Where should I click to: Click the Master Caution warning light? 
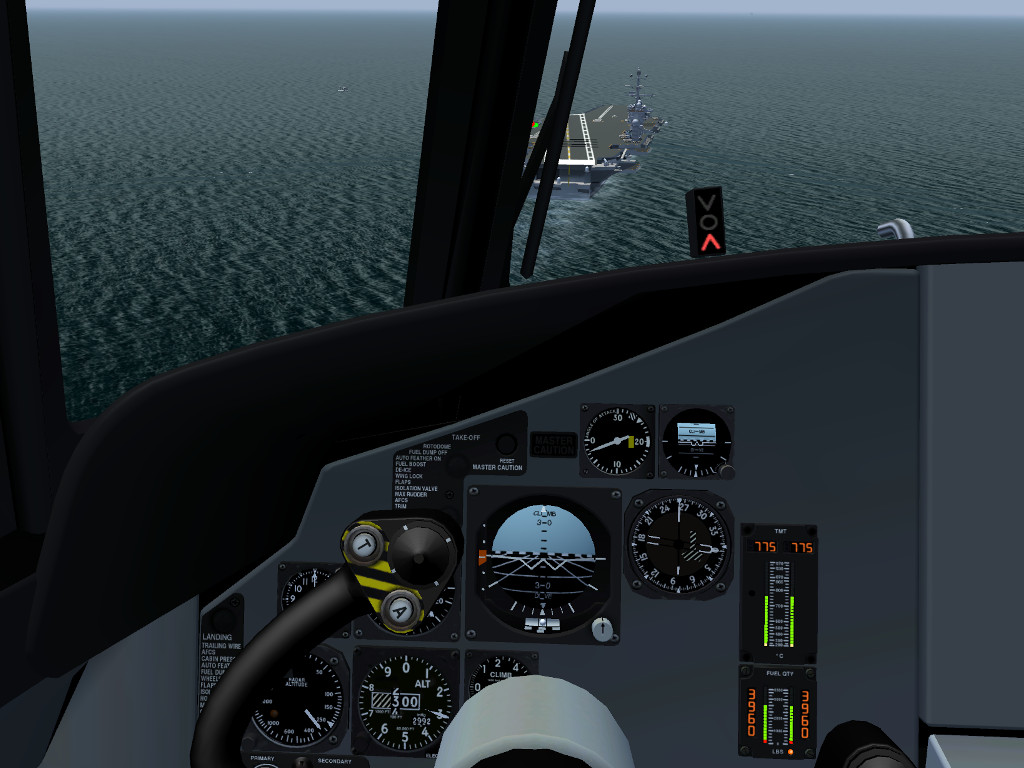[553, 445]
